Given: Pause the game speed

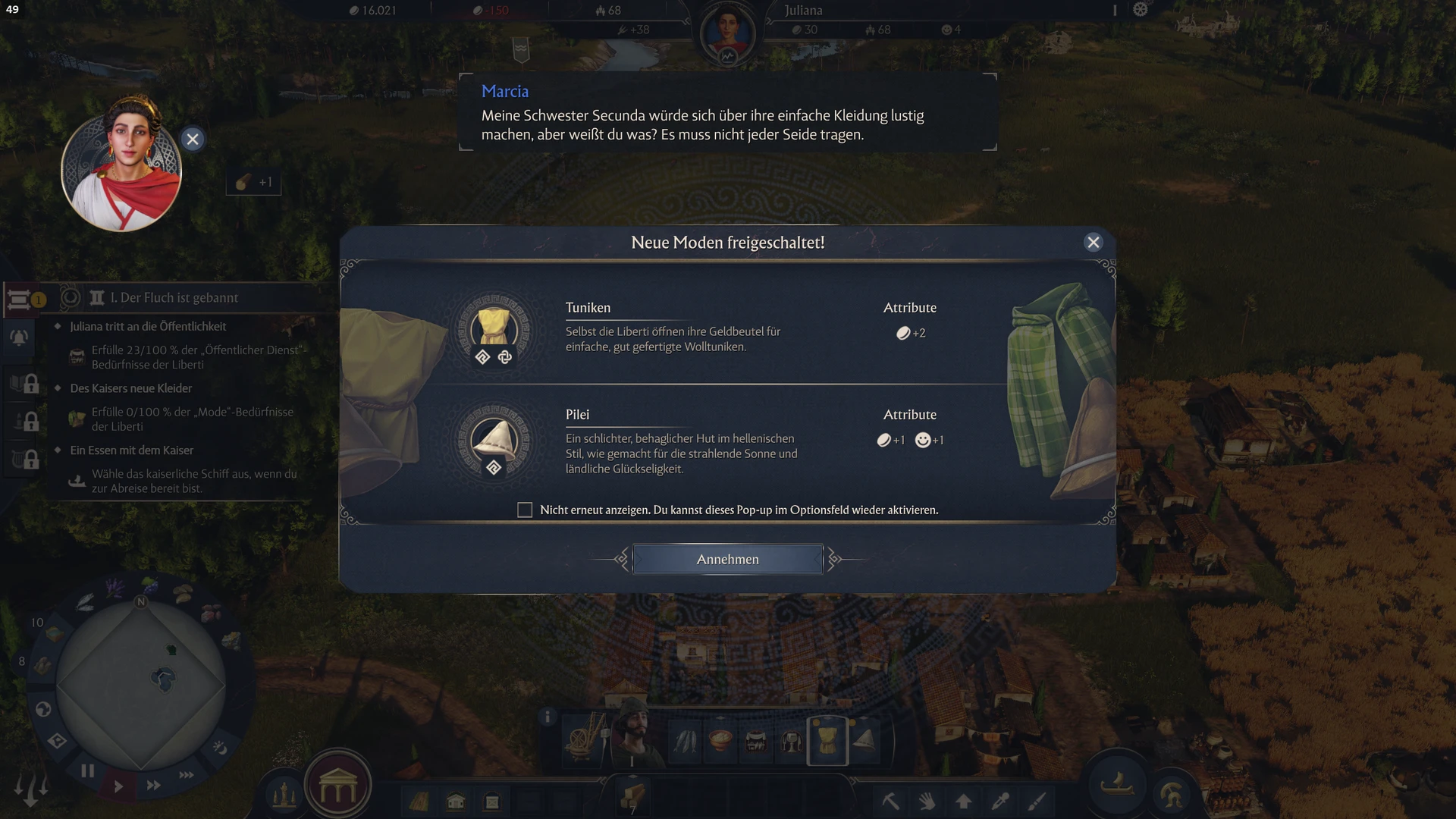Looking at the screenshot, I should [88, 771].
